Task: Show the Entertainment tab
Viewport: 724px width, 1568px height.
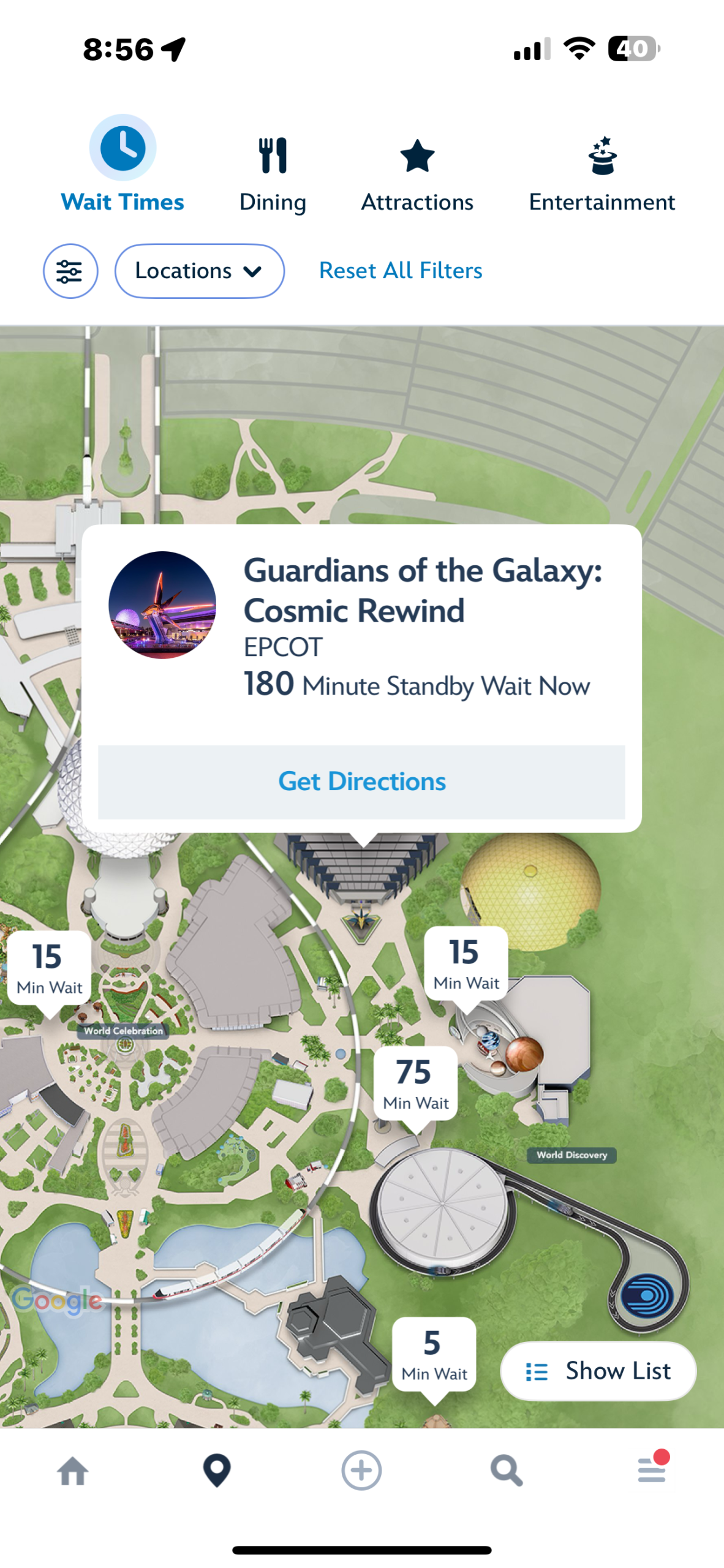Action: click(x=601, y=175)
